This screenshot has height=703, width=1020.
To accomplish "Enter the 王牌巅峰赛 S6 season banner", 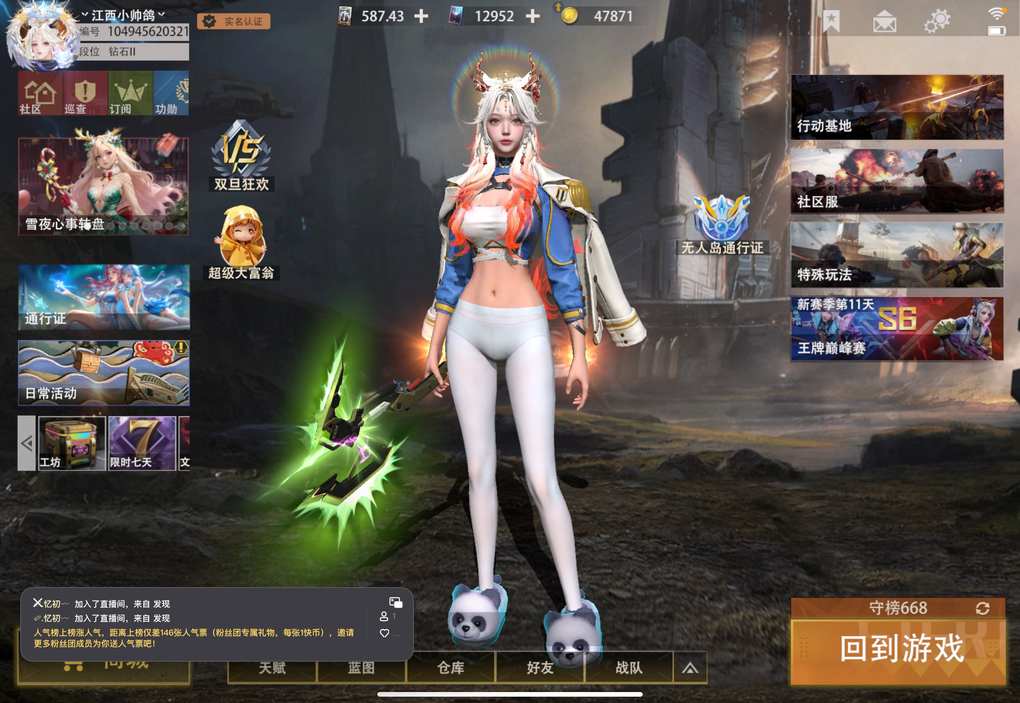I will pos(897,328).
